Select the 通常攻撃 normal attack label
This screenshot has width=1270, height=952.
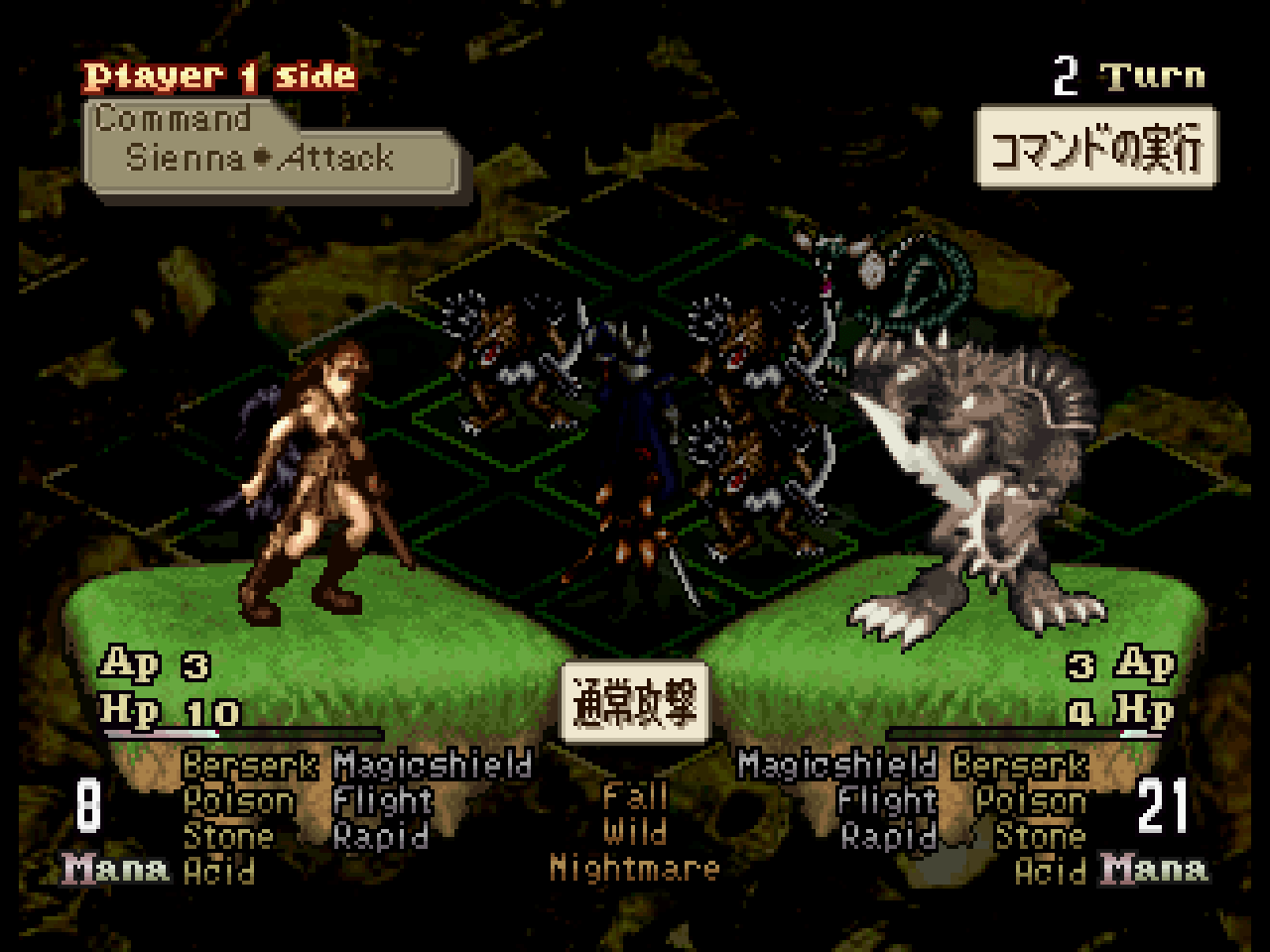(x=634, y=702)
